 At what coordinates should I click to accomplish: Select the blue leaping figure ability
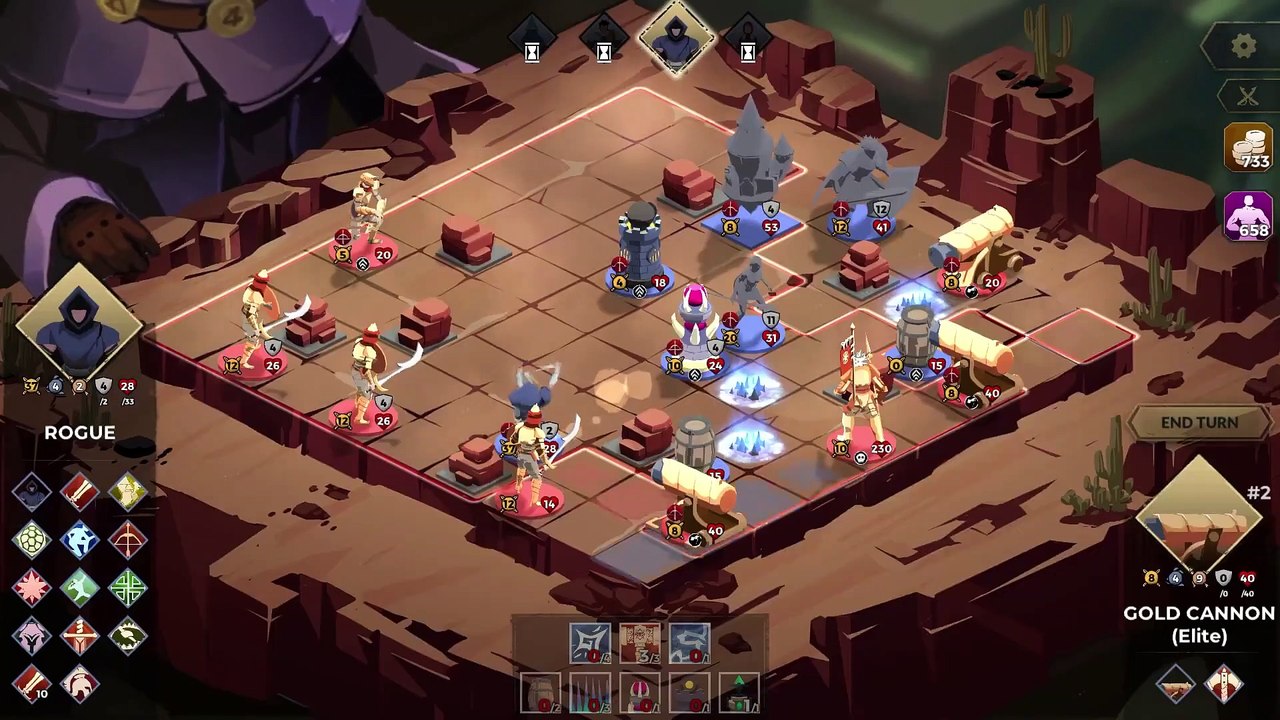tap(80, 539)
